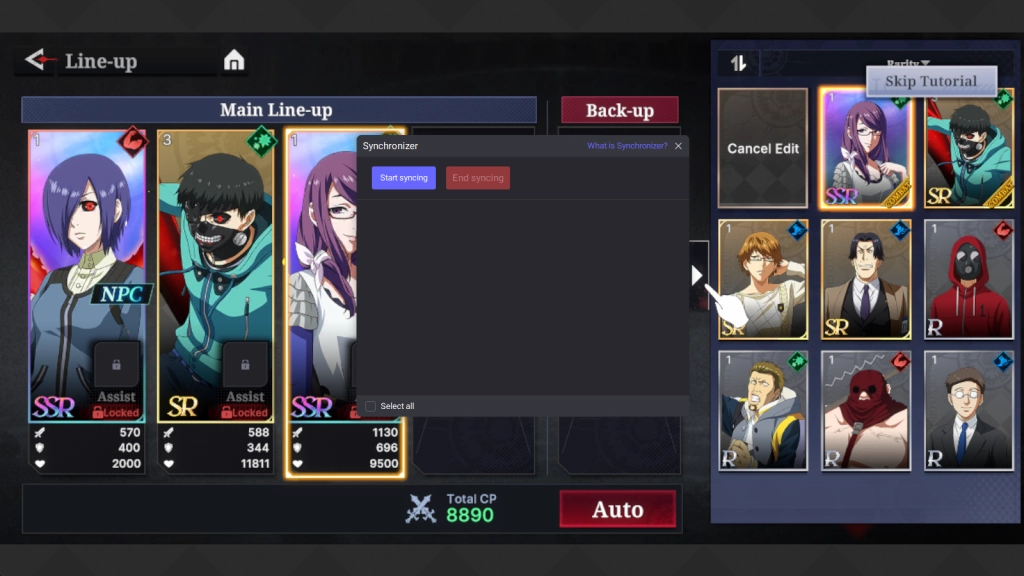Select the Cancel Edit tile

[763, 148]
